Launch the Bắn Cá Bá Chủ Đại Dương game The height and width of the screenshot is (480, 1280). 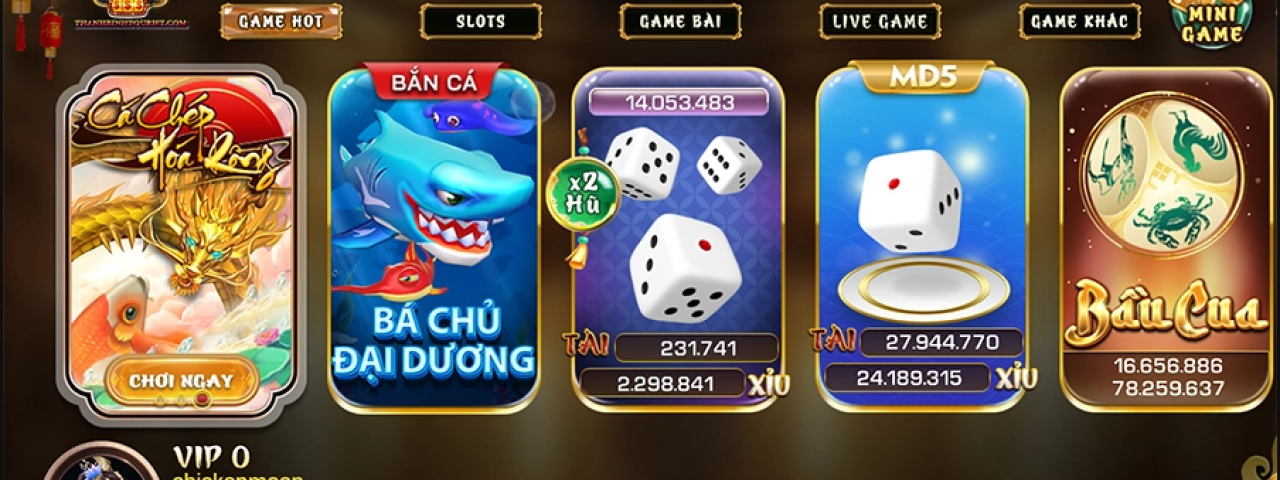(x=434, y=240)
